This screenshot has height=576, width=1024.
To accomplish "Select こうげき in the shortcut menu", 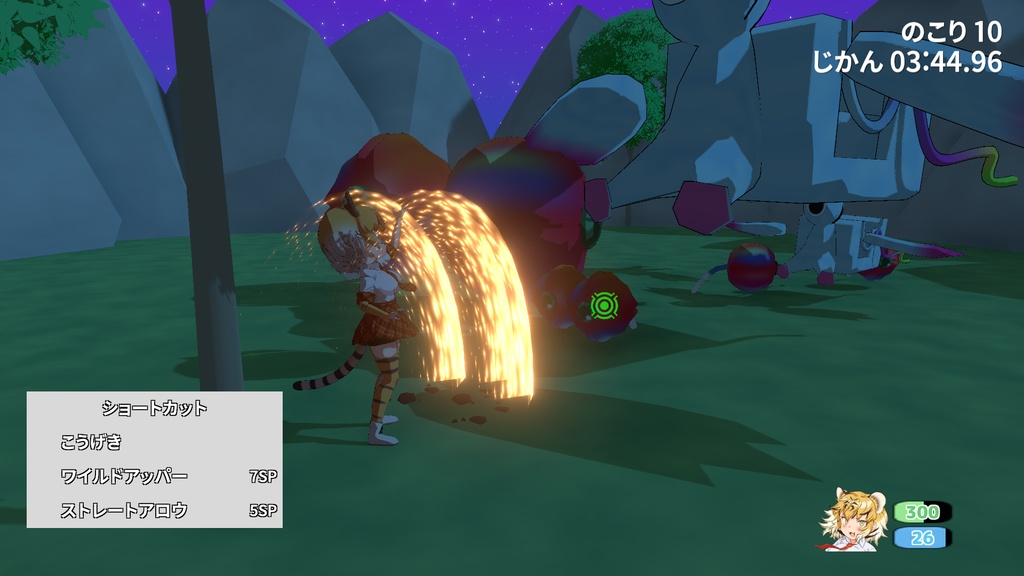I will [90, 442].
